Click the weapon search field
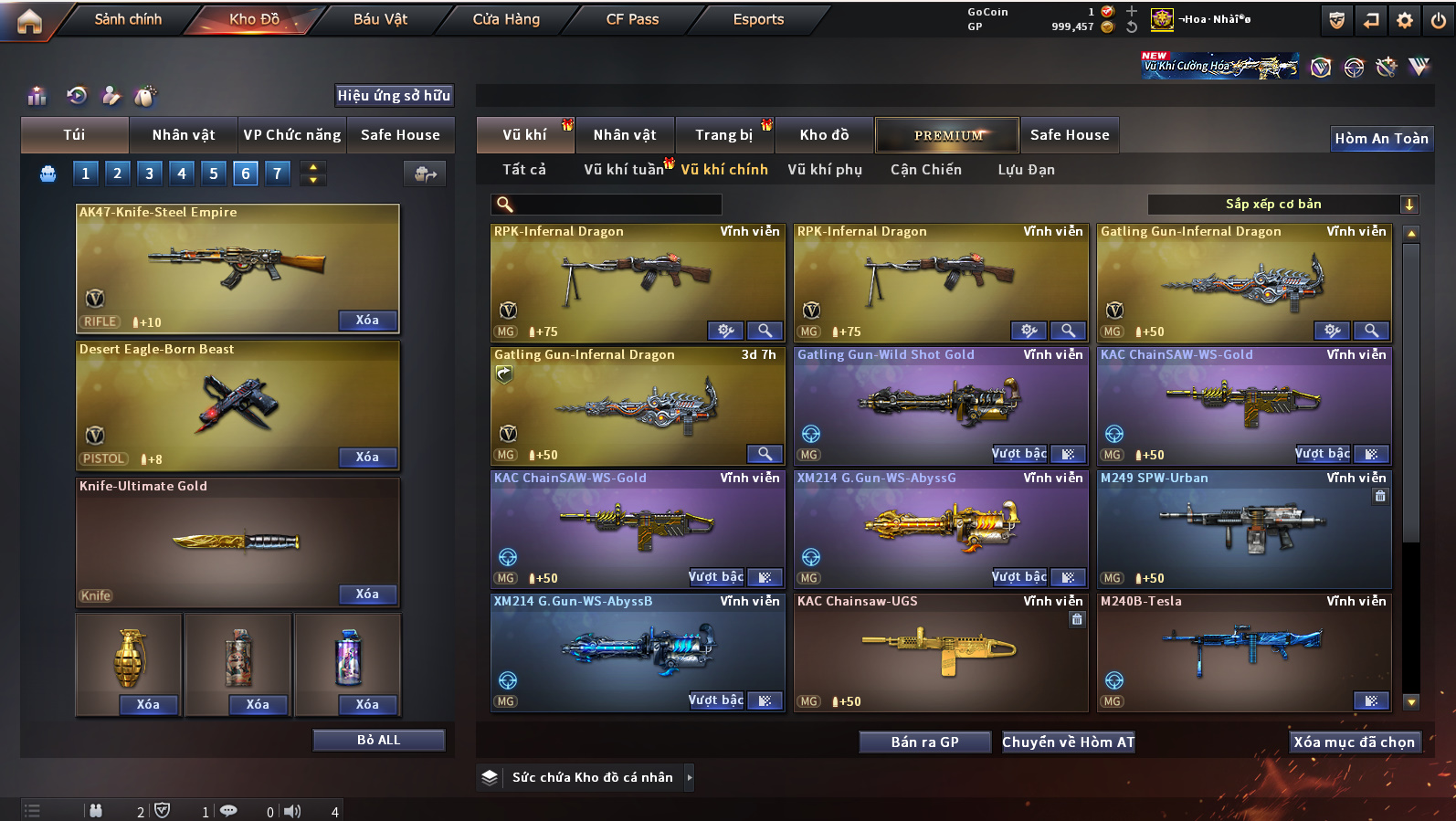This screenshot has height=821, width=1456. coord(612,205)
